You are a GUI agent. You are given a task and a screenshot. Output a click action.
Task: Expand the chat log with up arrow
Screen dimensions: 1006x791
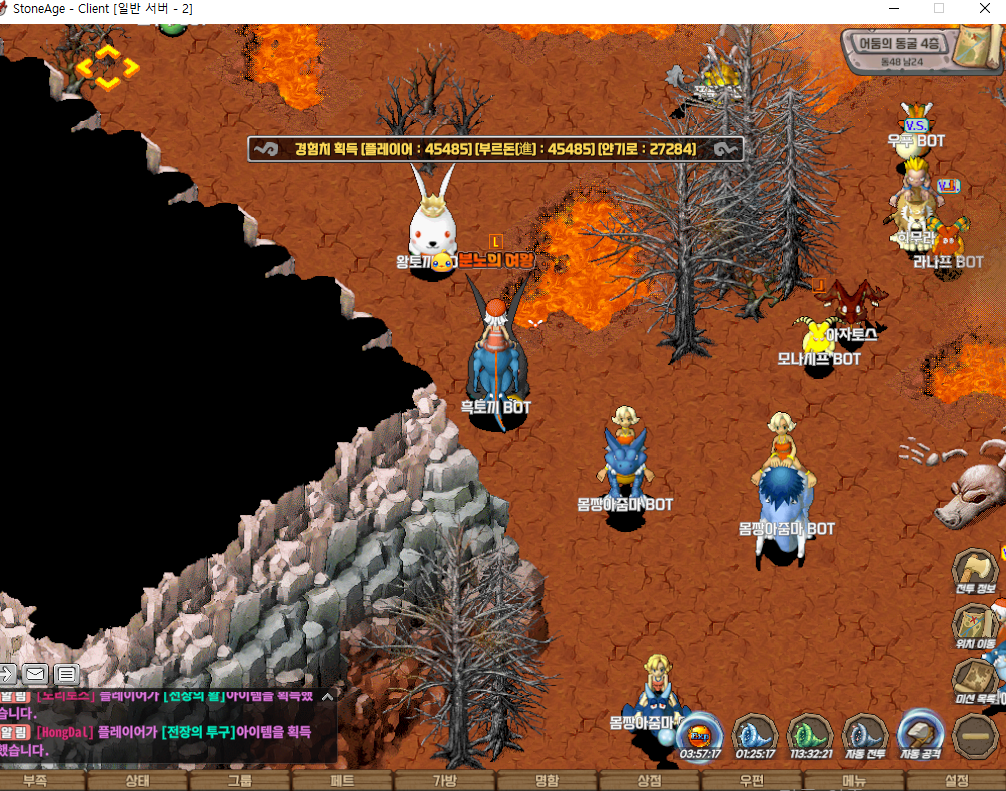point(327,696)
